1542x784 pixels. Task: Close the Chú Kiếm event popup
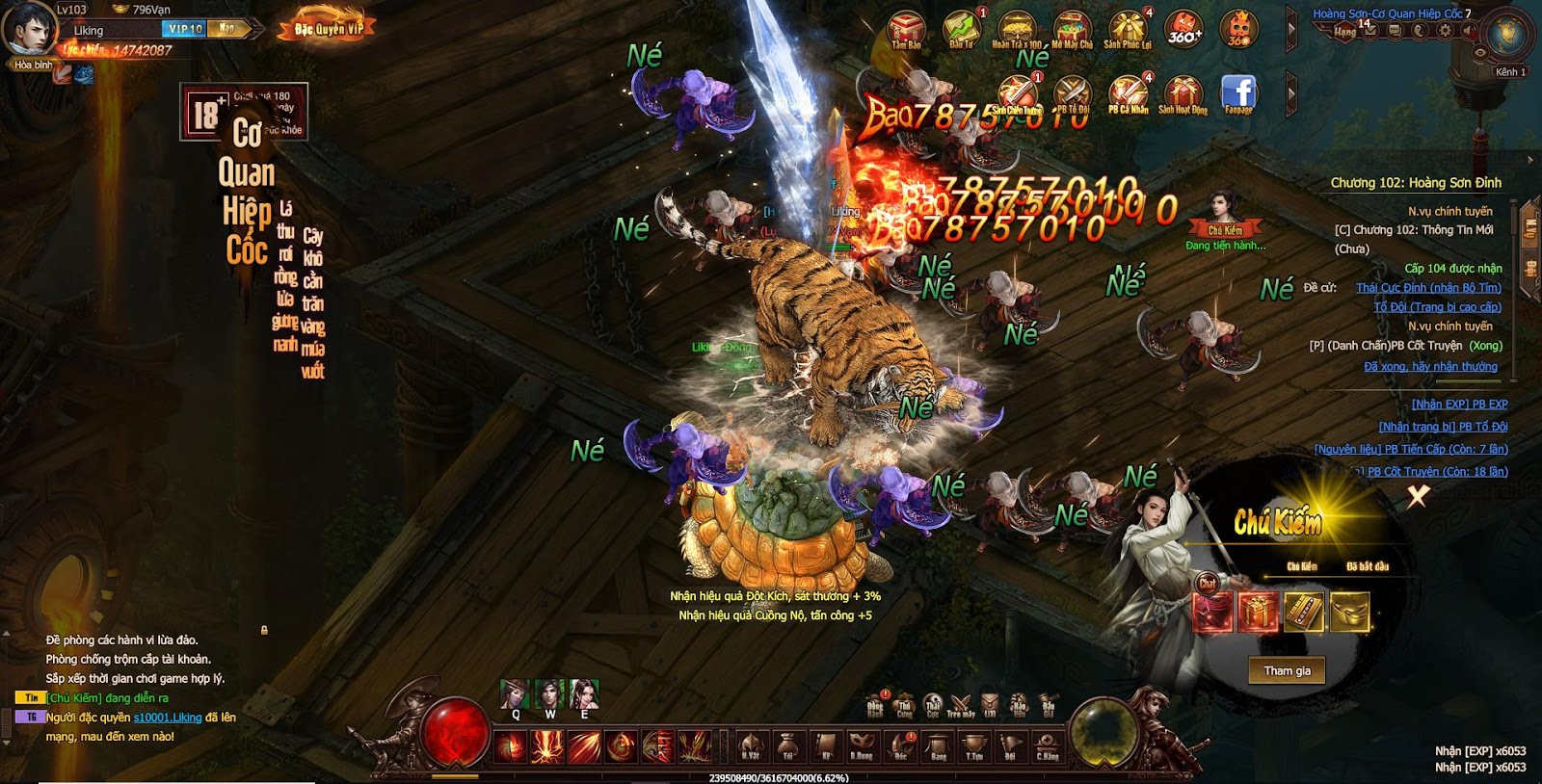(1418, 496)
